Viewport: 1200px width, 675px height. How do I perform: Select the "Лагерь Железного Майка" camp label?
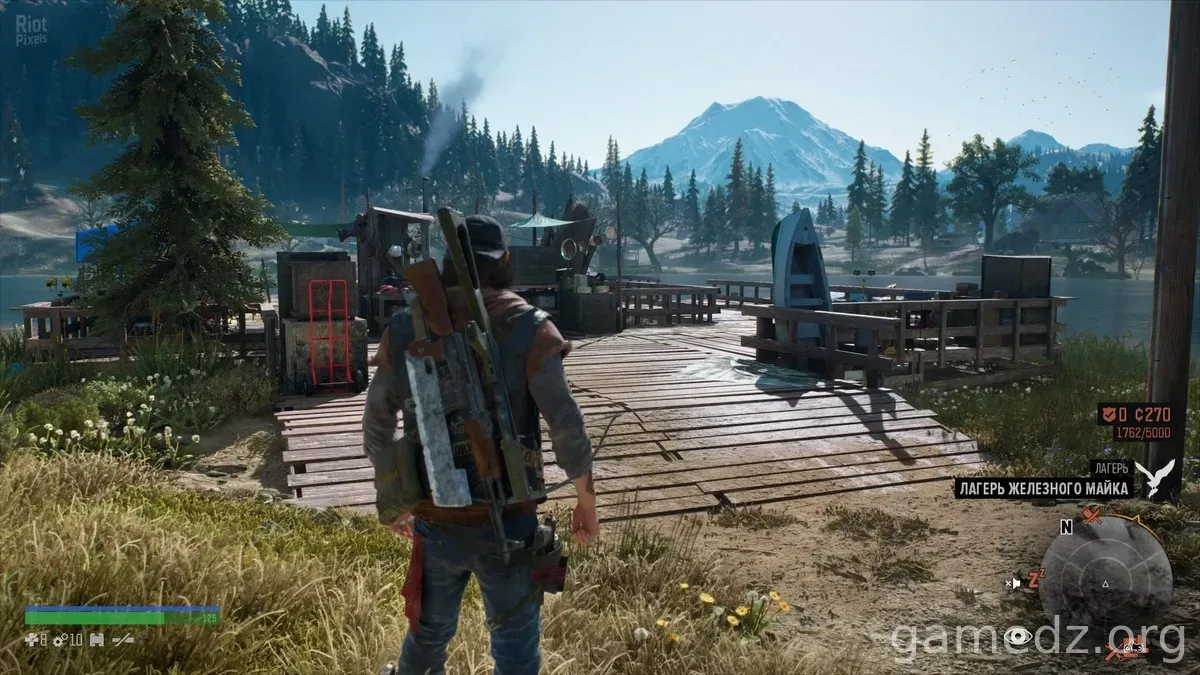[x=1044, y=488]
